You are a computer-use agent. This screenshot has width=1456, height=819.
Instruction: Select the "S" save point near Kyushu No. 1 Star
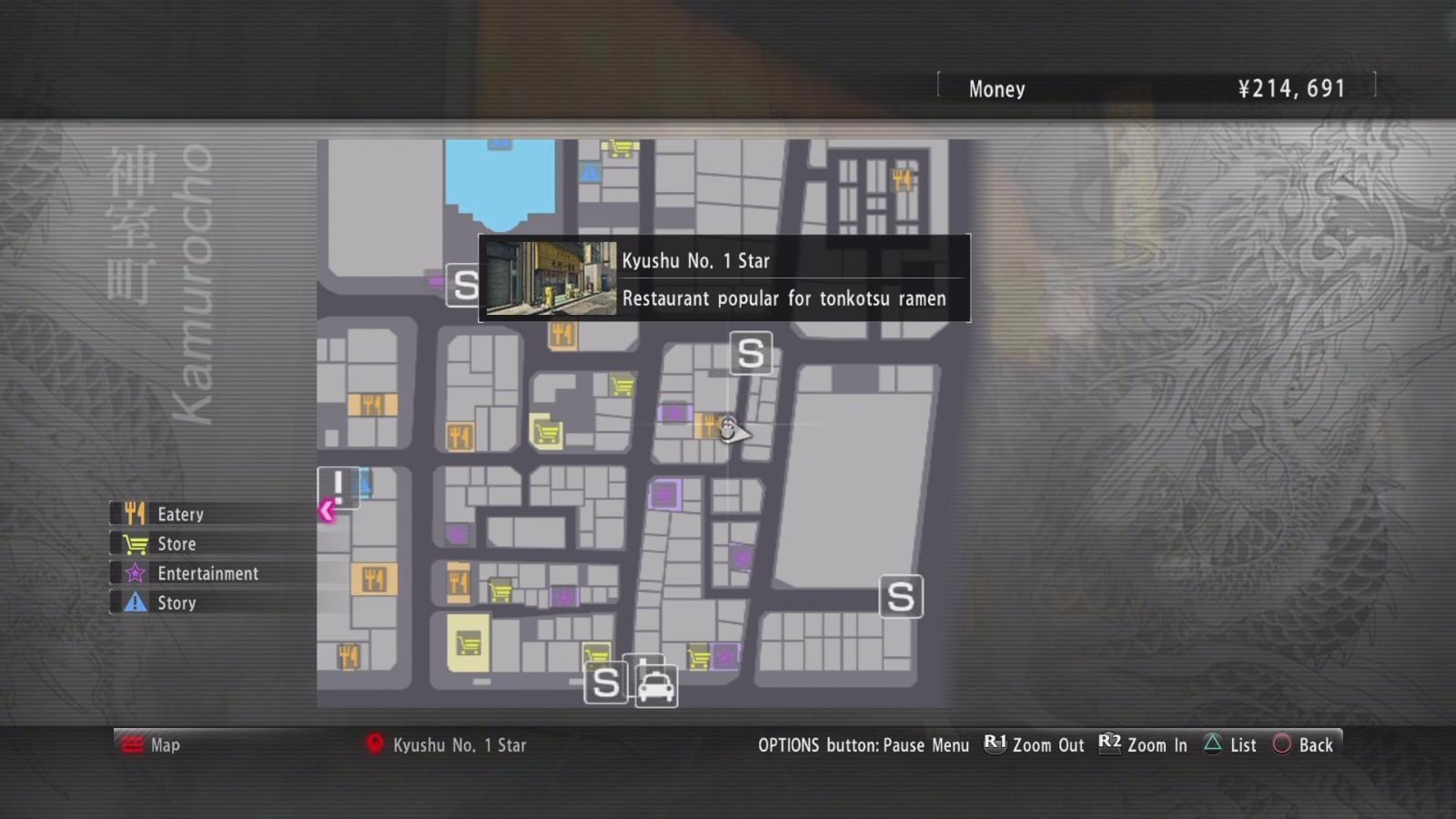tap(750, 353)
